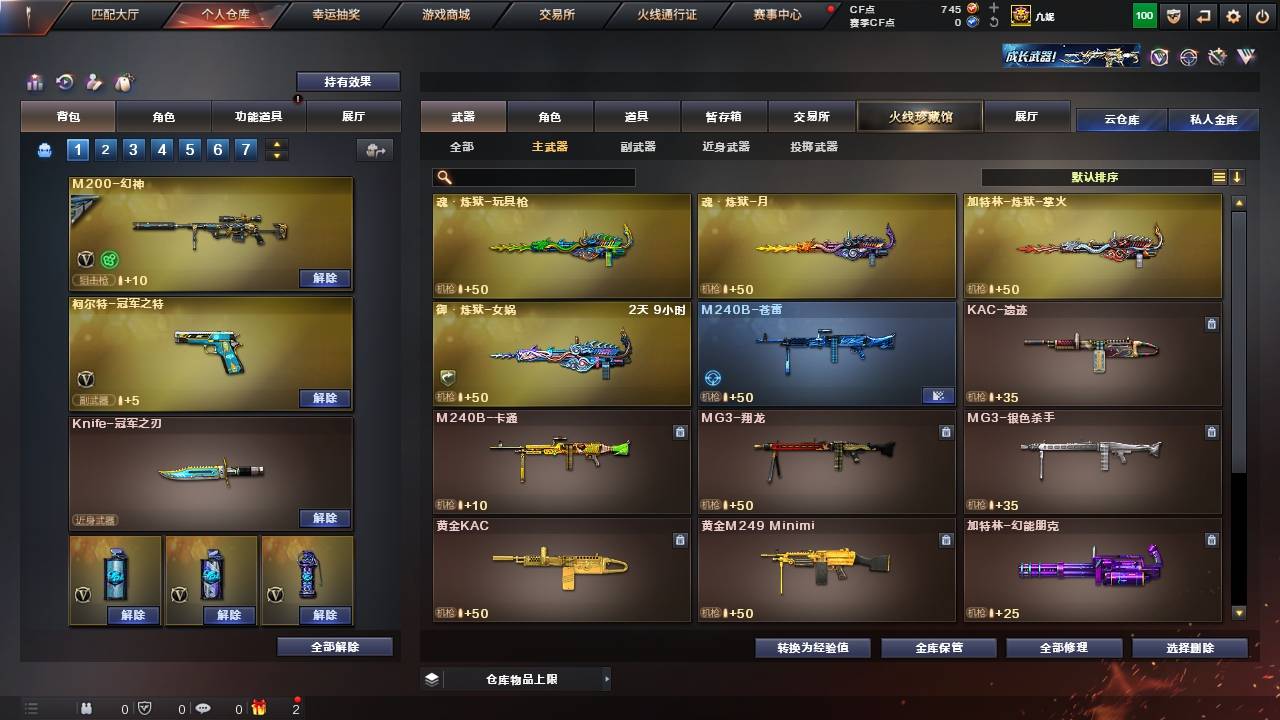Click the friends icon in the bottom status bar
Screen dimensions: 1280x720
86,708
